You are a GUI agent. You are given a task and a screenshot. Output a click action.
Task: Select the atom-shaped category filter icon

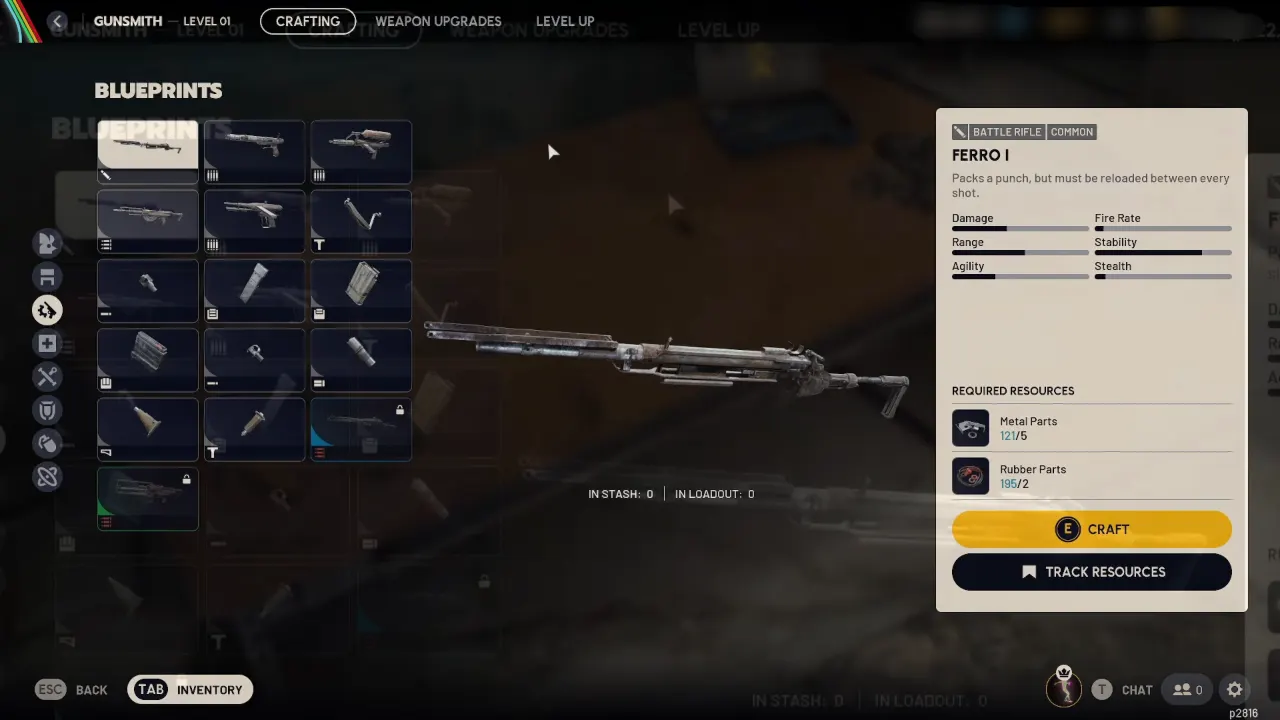pos(47,477)
